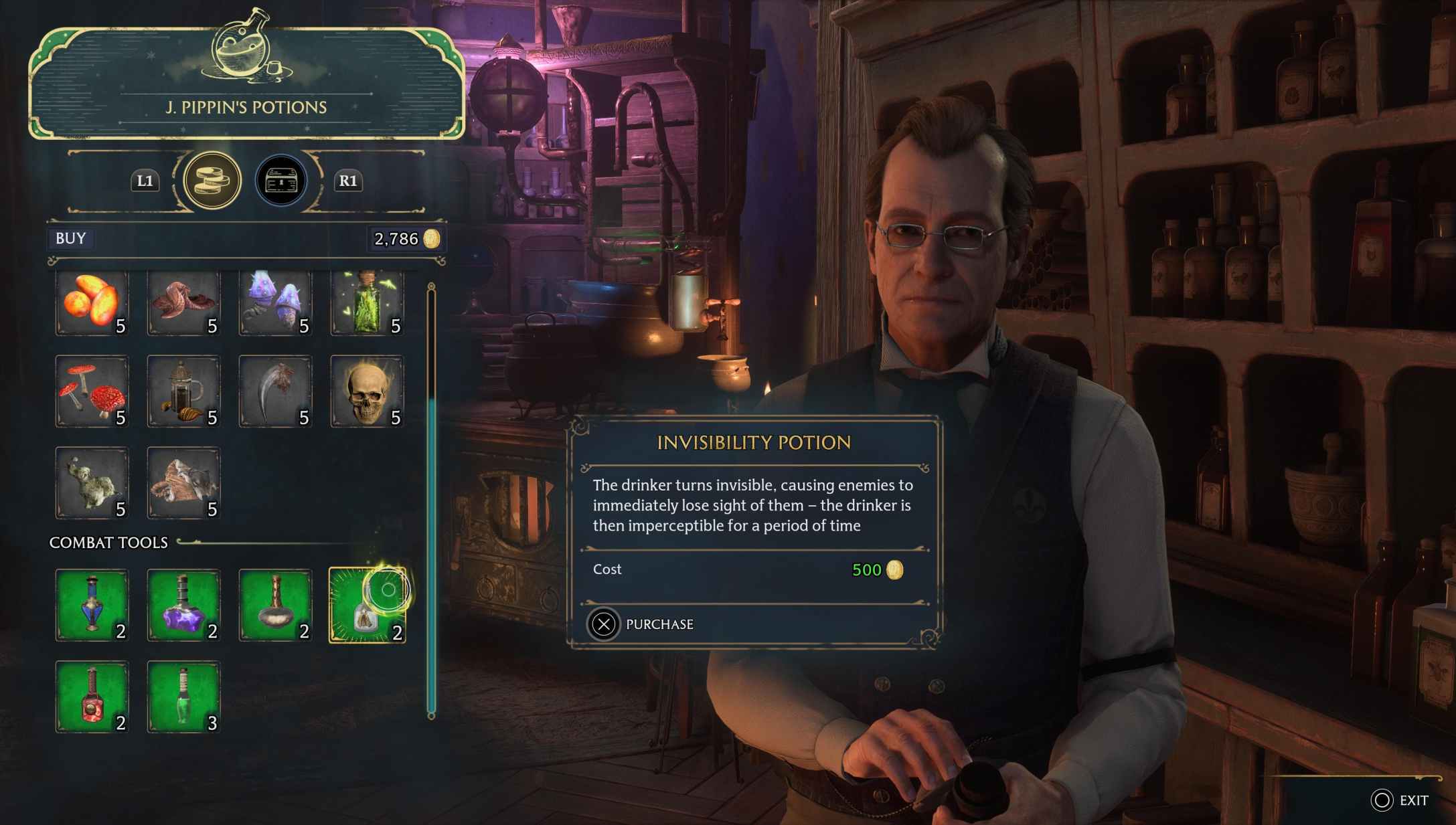This screenshot has height=825, width=1456.
Task: Select the orange Ashwinder Eggs ingredient
Action: pyautogui.click(x=92, y=301)
